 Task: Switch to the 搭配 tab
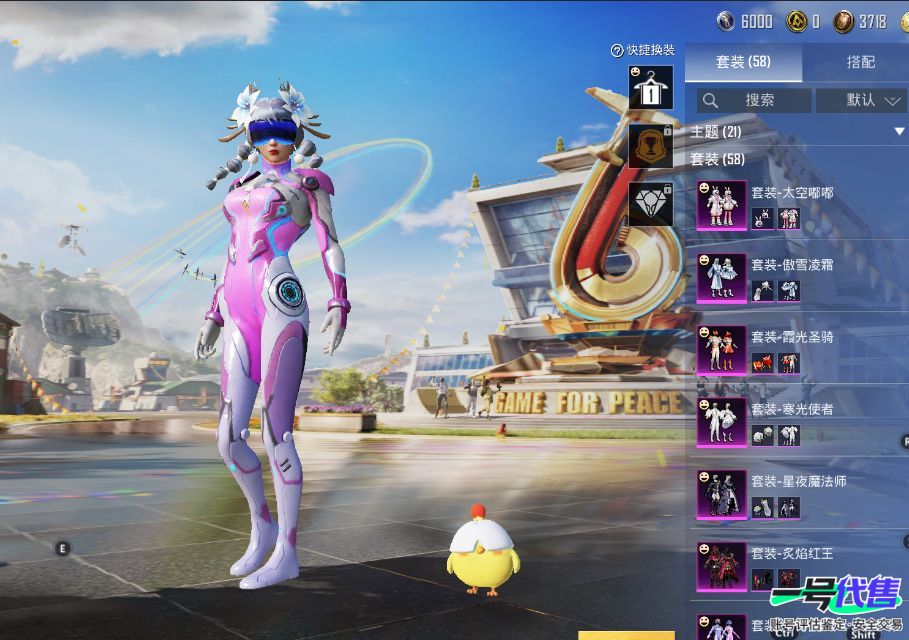coord(860,62)
